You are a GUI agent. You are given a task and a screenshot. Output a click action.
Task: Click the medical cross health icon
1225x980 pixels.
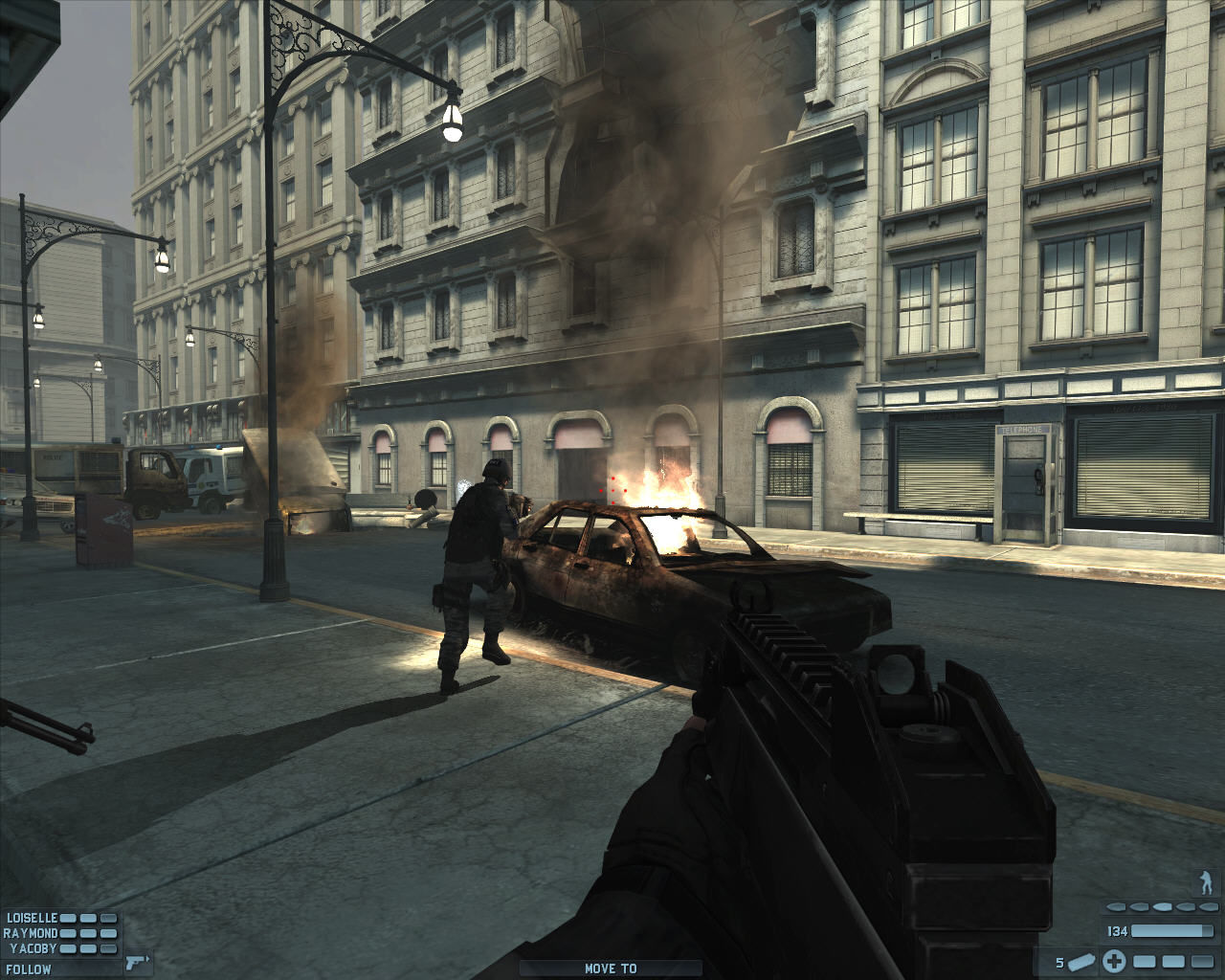pos(1114,961)
